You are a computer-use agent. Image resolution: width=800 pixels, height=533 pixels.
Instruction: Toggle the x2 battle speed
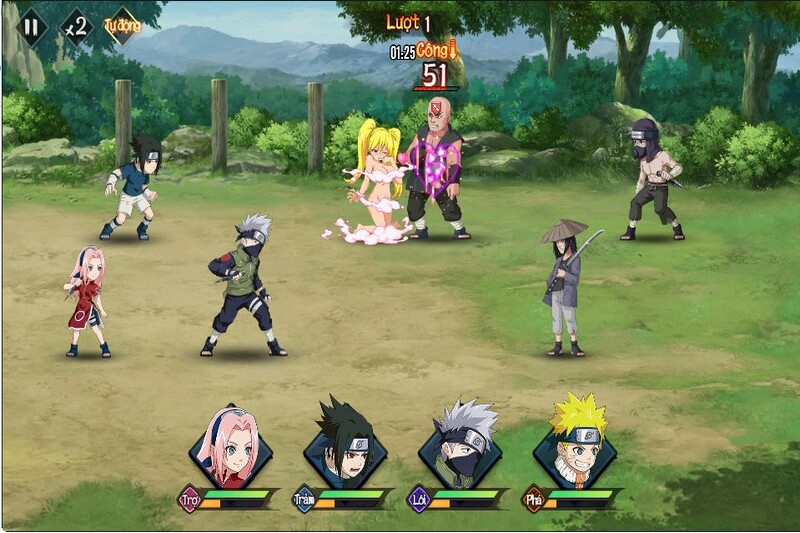(76, 26)
